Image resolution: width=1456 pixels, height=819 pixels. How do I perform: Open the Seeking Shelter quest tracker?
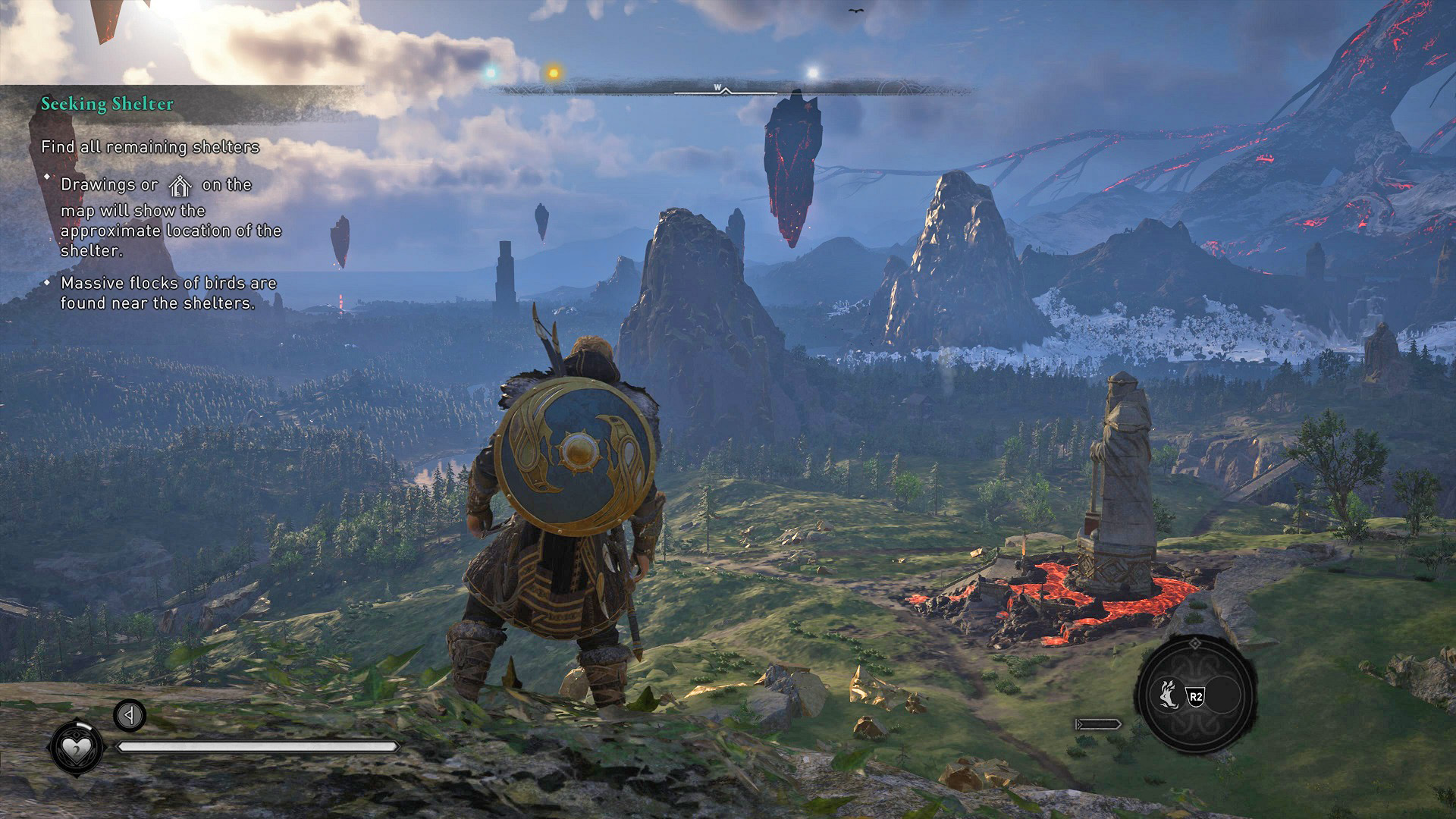click(107, 104)
